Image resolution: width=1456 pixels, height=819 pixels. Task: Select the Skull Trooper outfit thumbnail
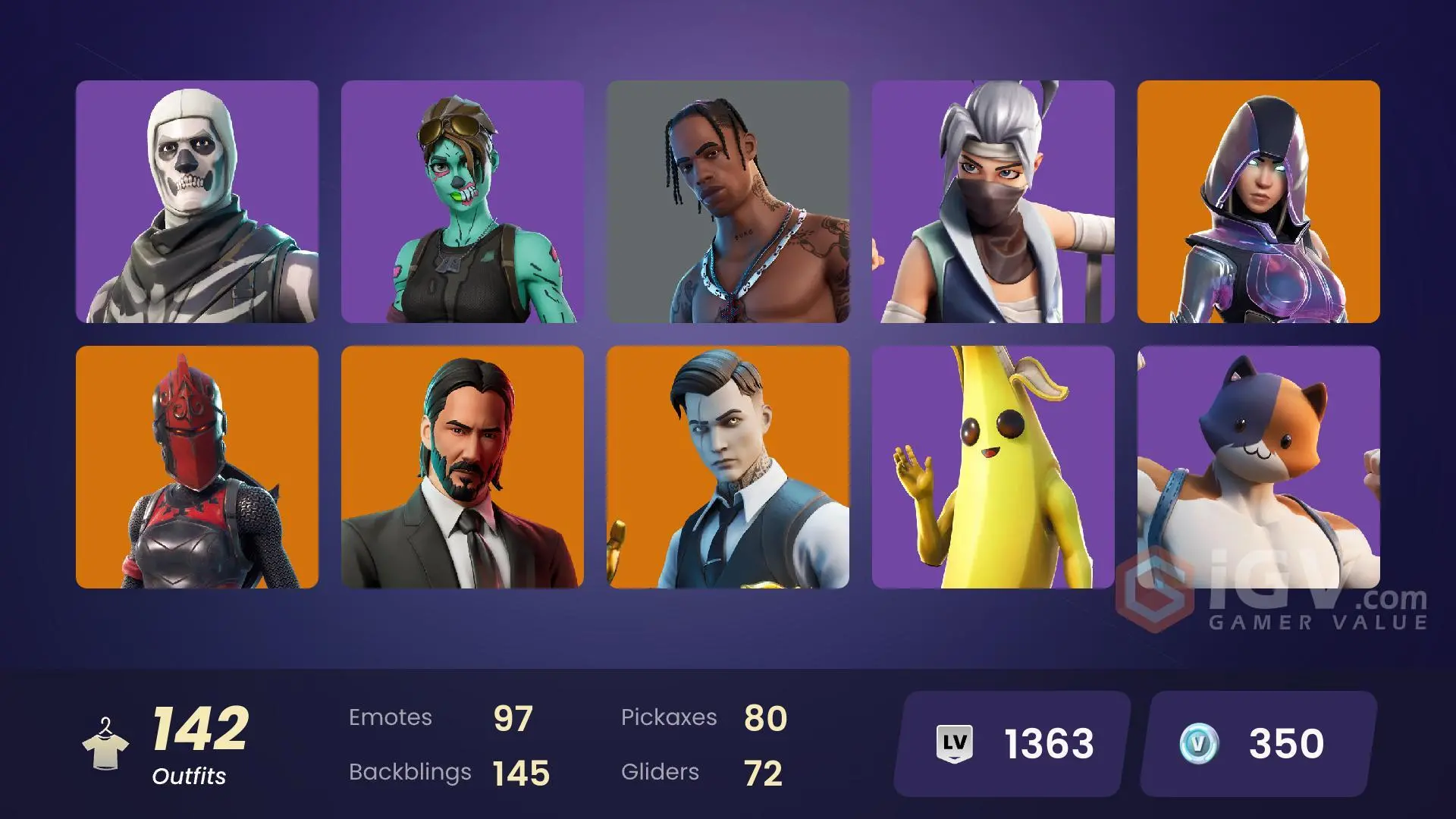(x=197, y=201)
